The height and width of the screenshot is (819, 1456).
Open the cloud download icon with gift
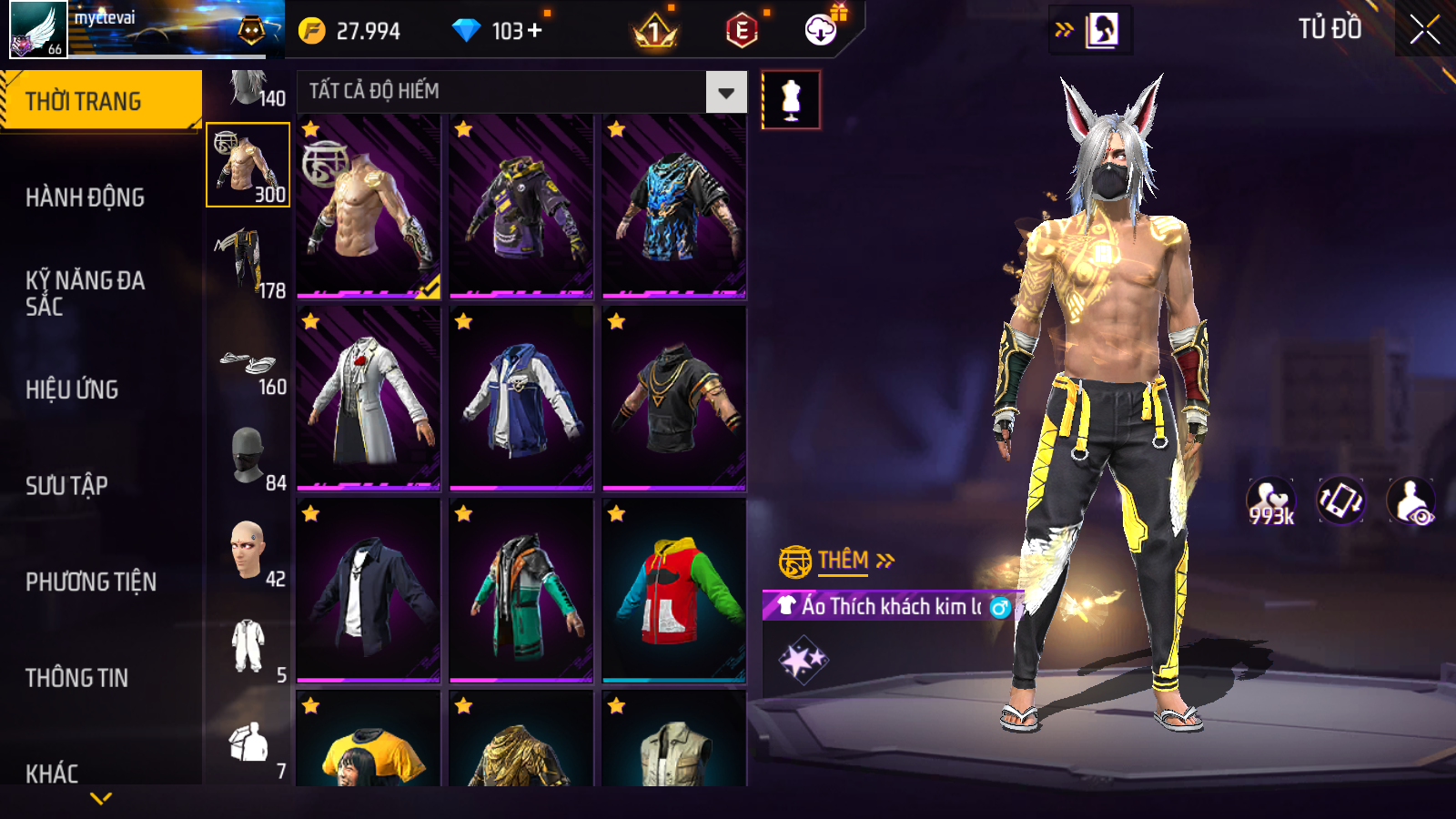point(822,30)
